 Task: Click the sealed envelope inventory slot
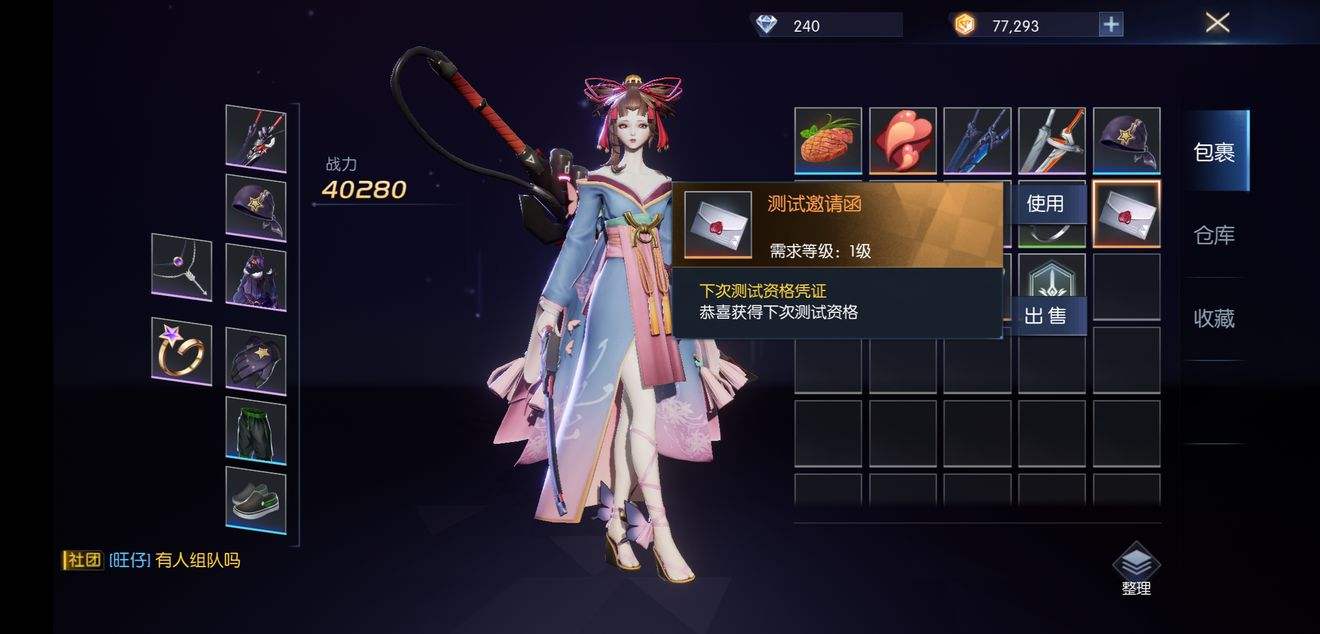coord(1126,214)
